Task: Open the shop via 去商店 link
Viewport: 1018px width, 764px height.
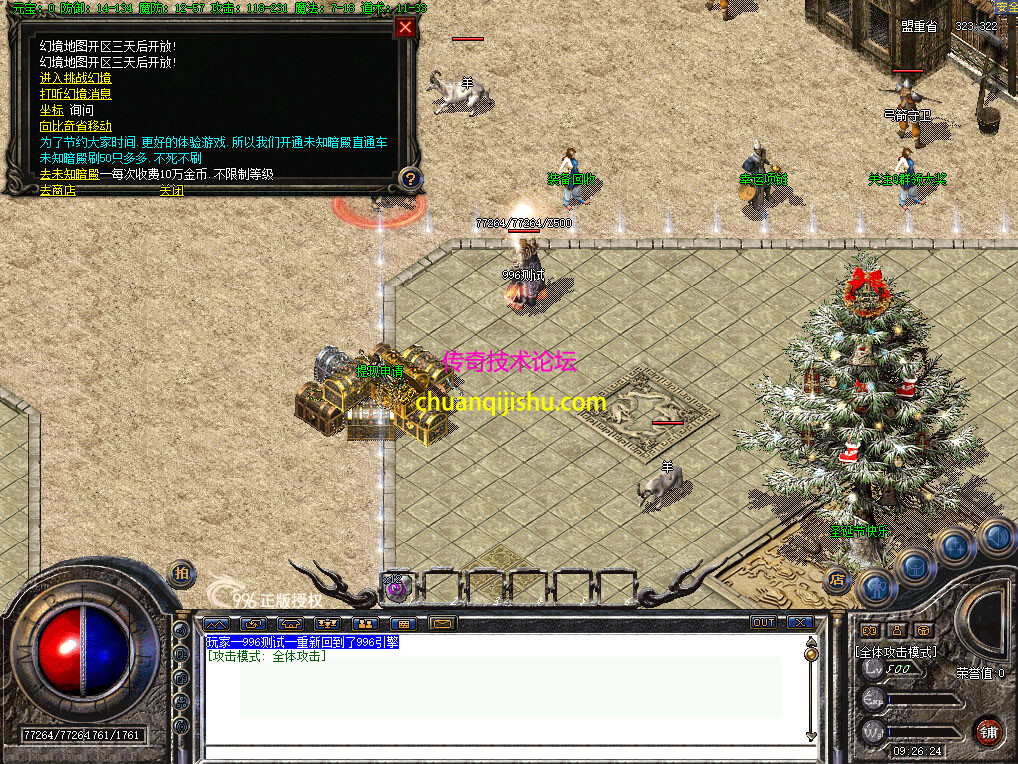Action: click(x=57, y=190)
